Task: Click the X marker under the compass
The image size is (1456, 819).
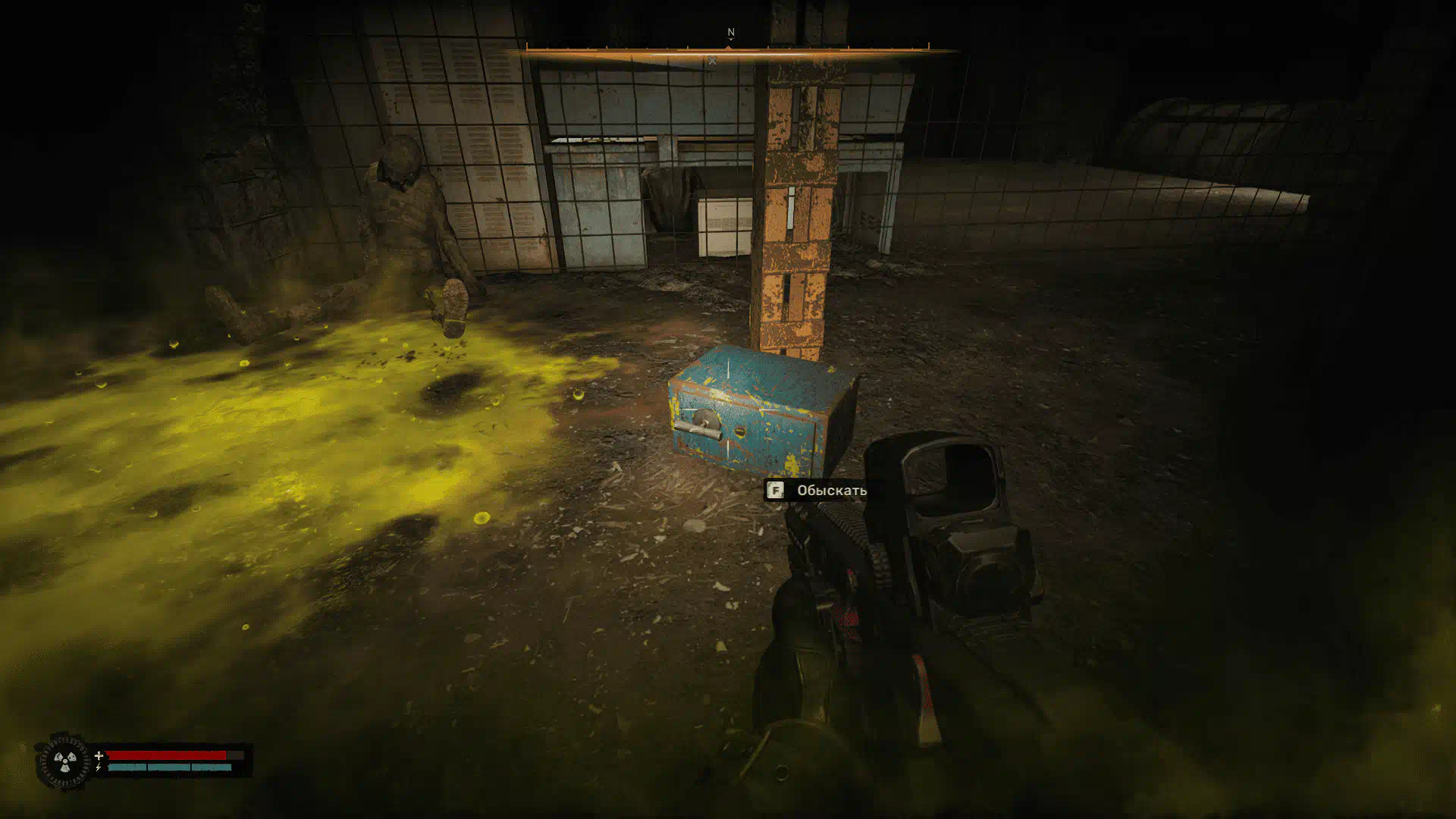Action: 712,61
